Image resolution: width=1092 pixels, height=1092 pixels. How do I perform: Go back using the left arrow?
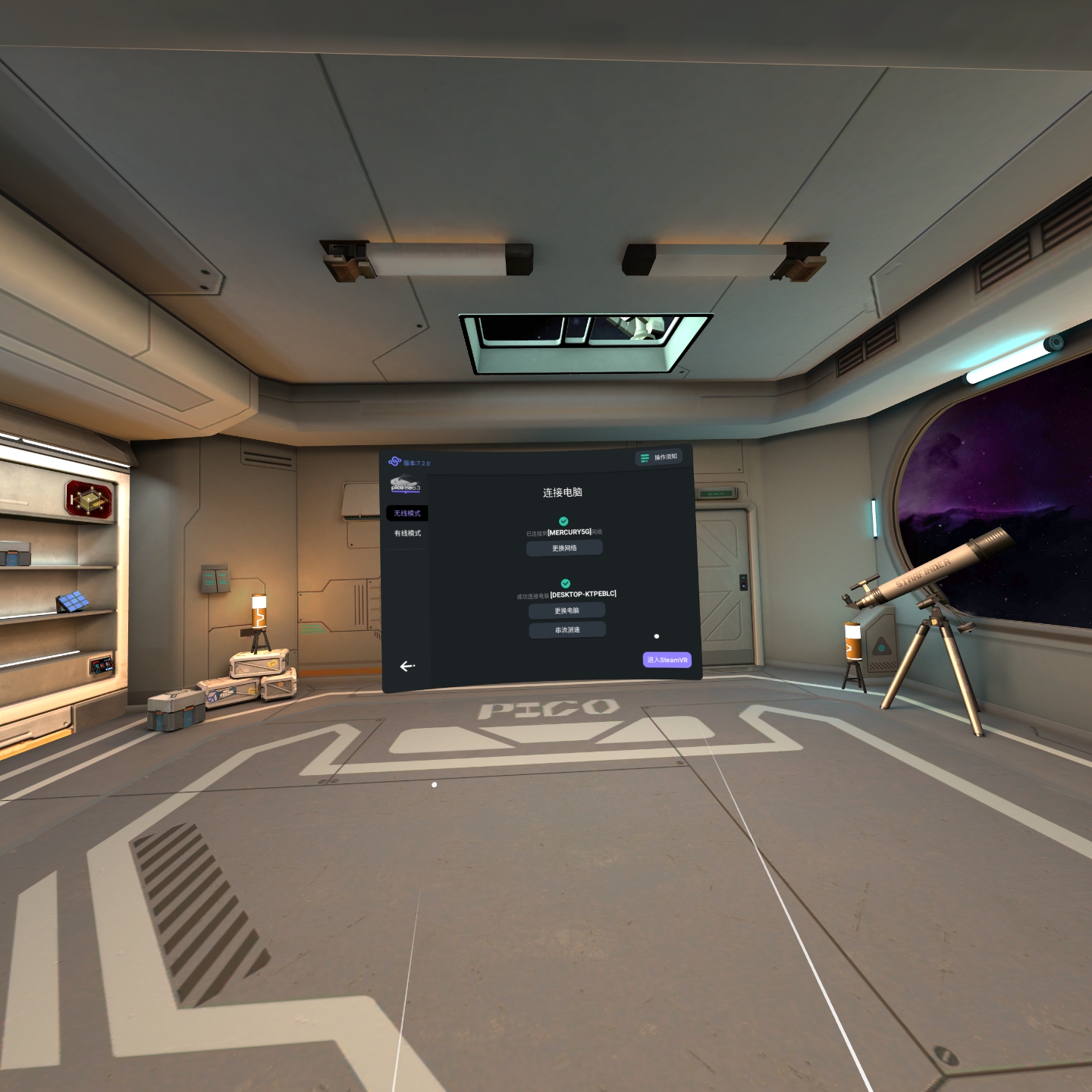coord(407,667)
